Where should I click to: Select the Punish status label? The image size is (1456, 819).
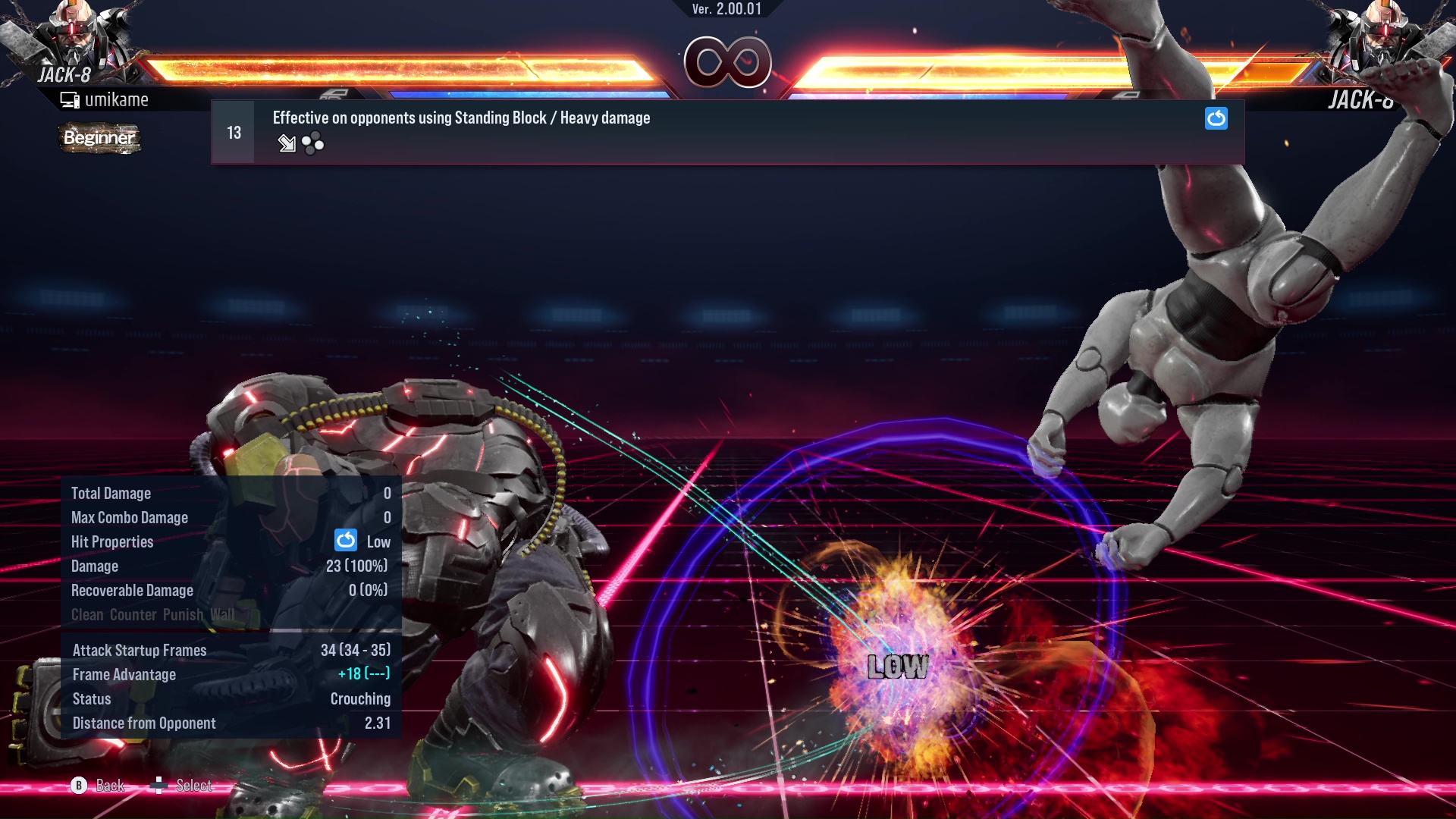pyautogui.click(x=184, y=615)
